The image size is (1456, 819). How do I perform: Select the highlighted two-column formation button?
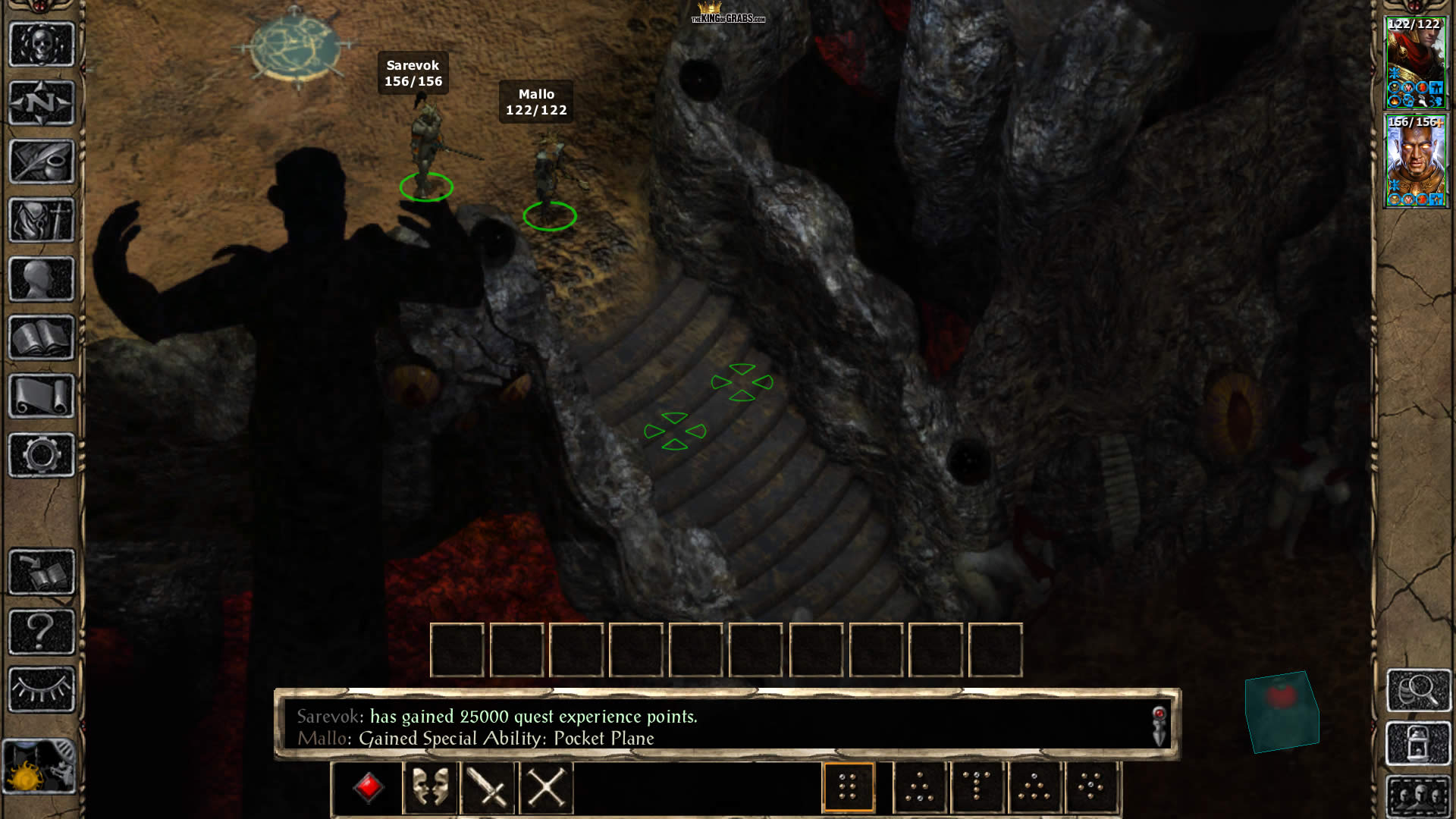tap(849, 788)
